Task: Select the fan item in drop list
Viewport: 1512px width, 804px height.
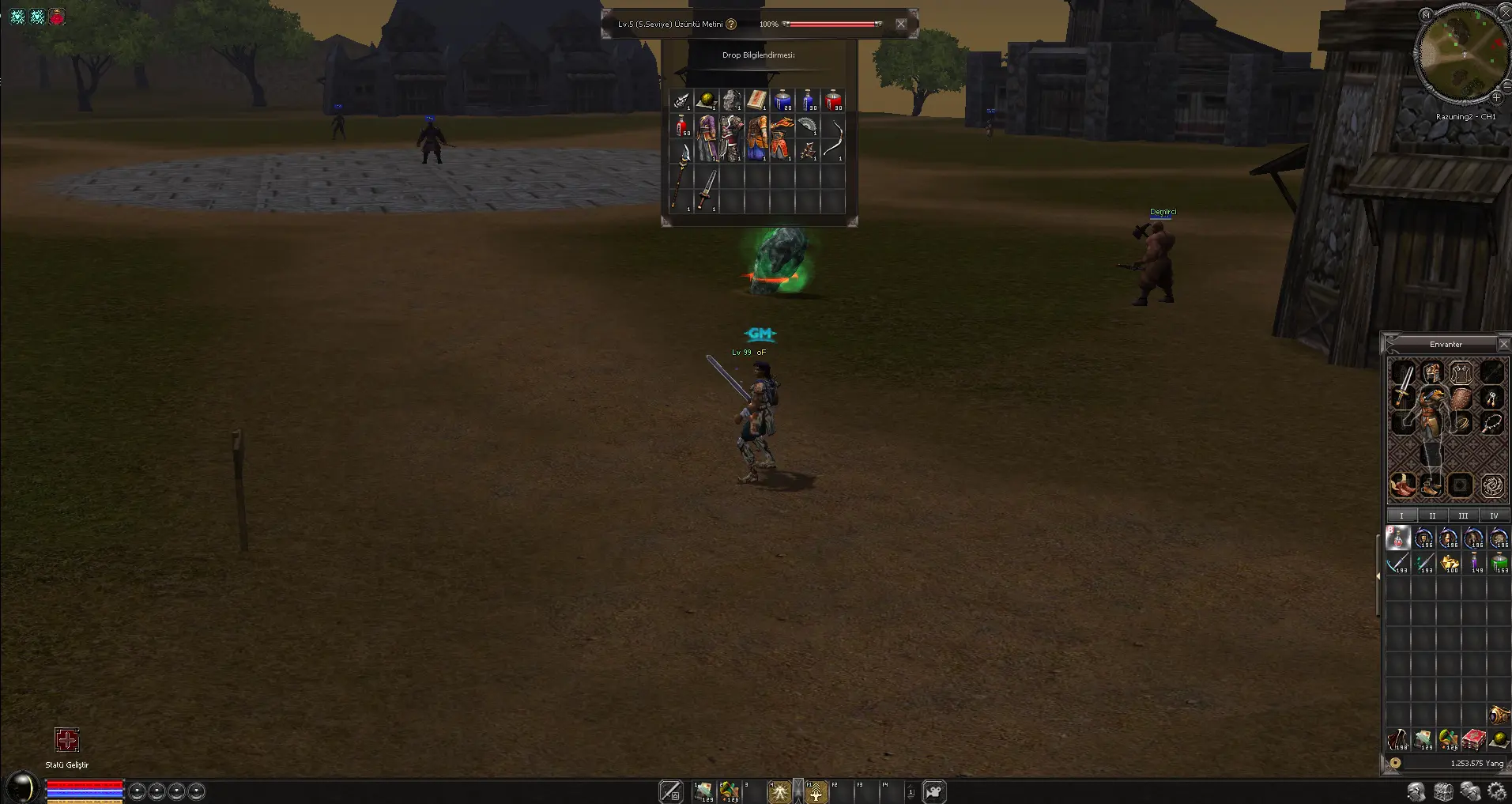Action: 808,125
